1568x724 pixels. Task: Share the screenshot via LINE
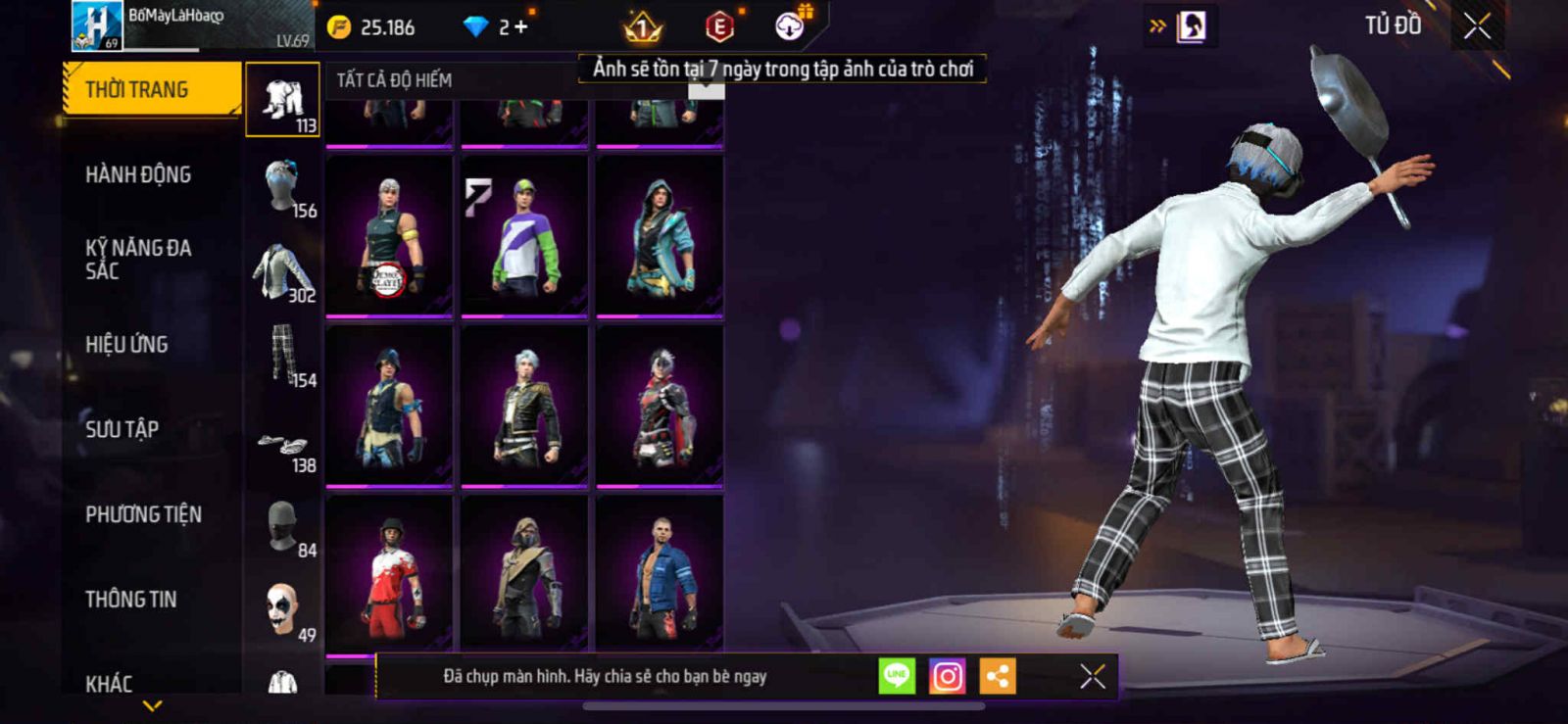coord(897,676)
